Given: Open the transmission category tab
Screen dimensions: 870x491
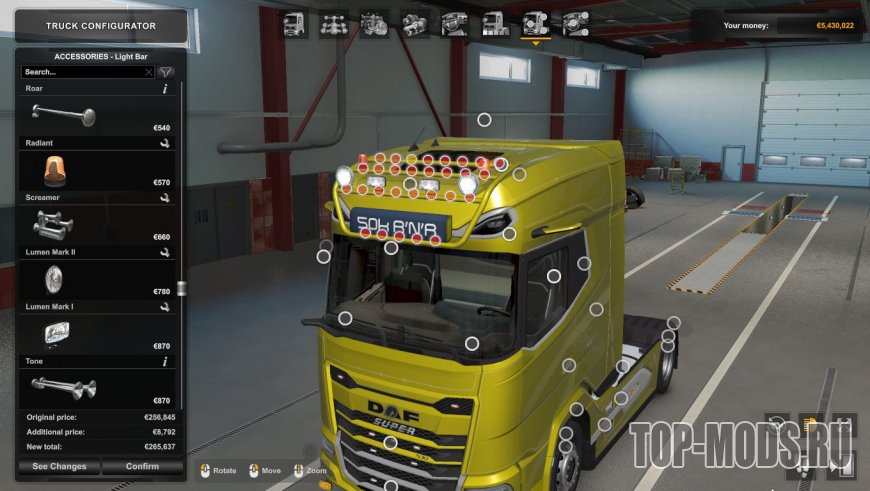Looking at the screenshot, I should click(x=414, y=23).
